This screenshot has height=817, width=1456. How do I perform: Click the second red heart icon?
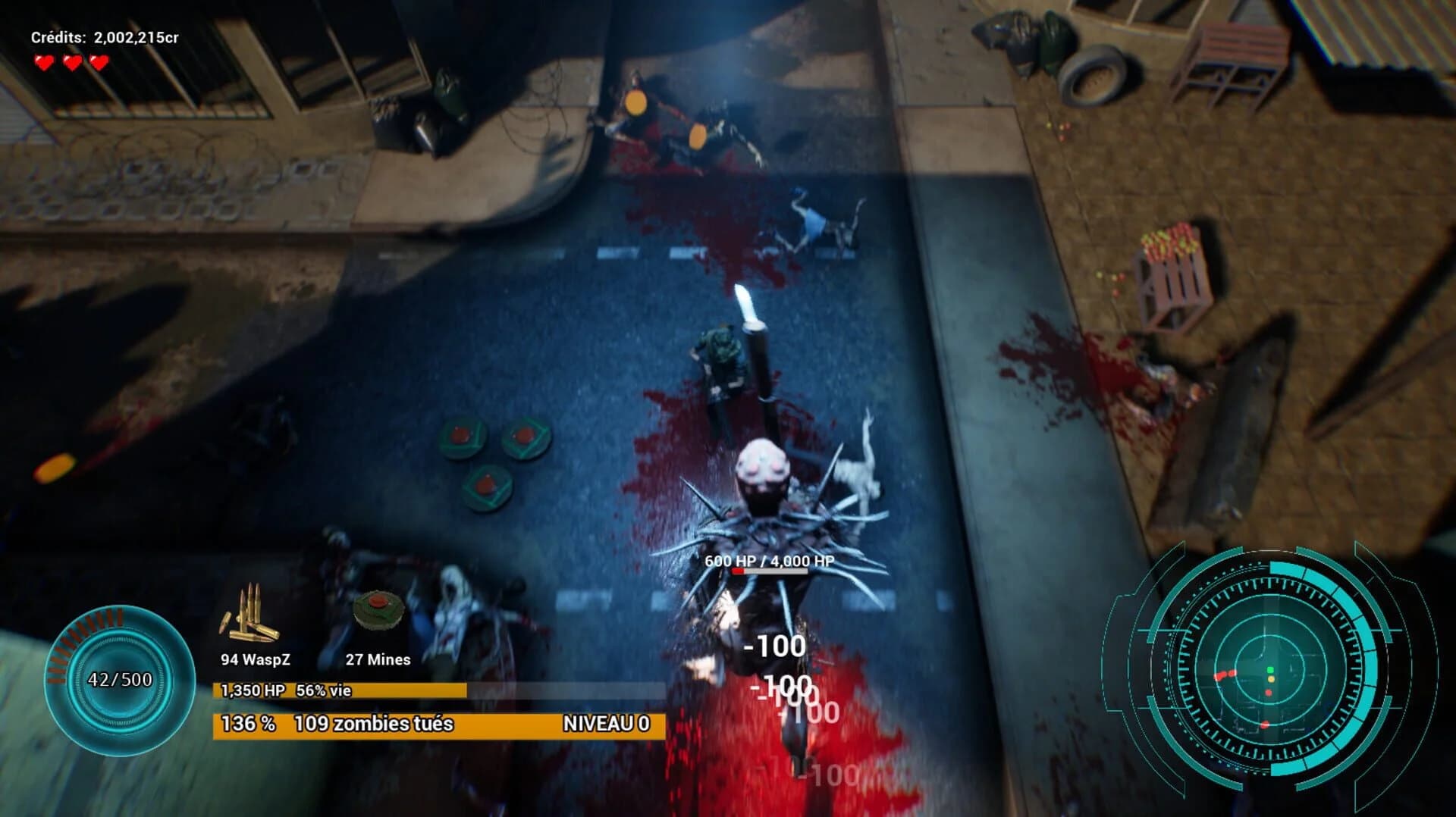(71, 63)
